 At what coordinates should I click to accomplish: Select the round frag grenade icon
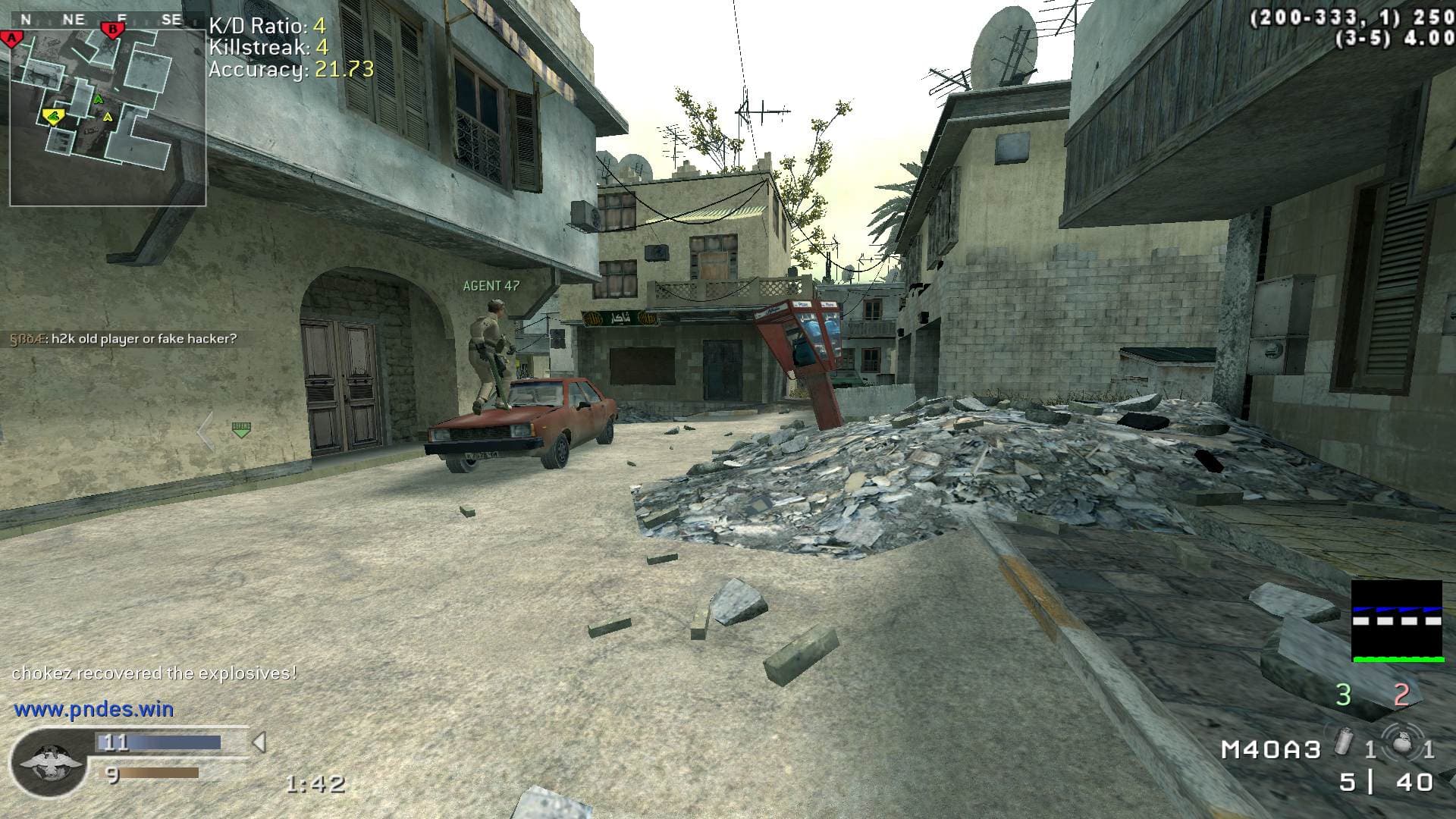click(1400, 743)
